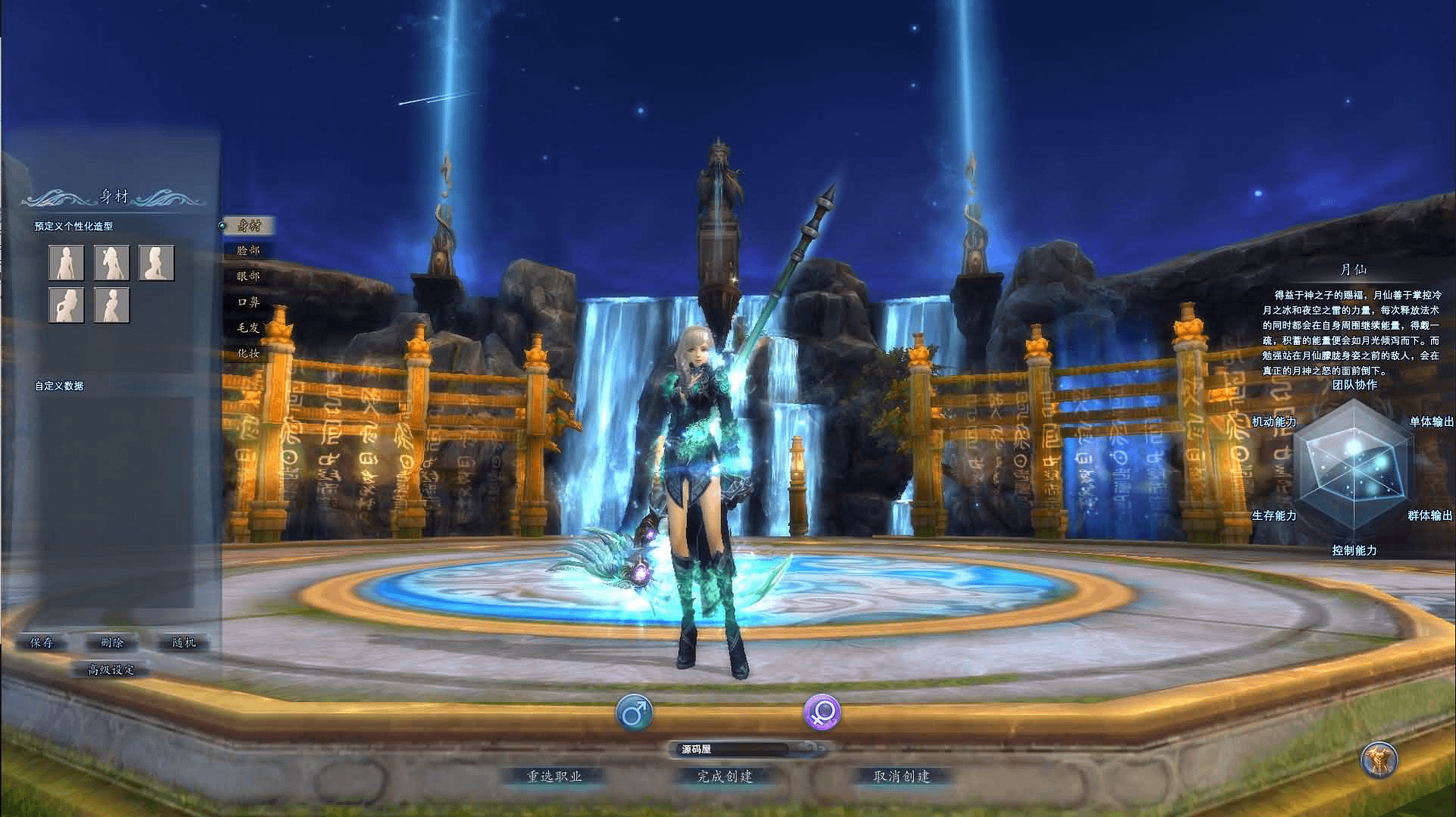1456x817 pixels.
Task: Choose 重选职业 to reselect class
Action: tap(554, 777)
